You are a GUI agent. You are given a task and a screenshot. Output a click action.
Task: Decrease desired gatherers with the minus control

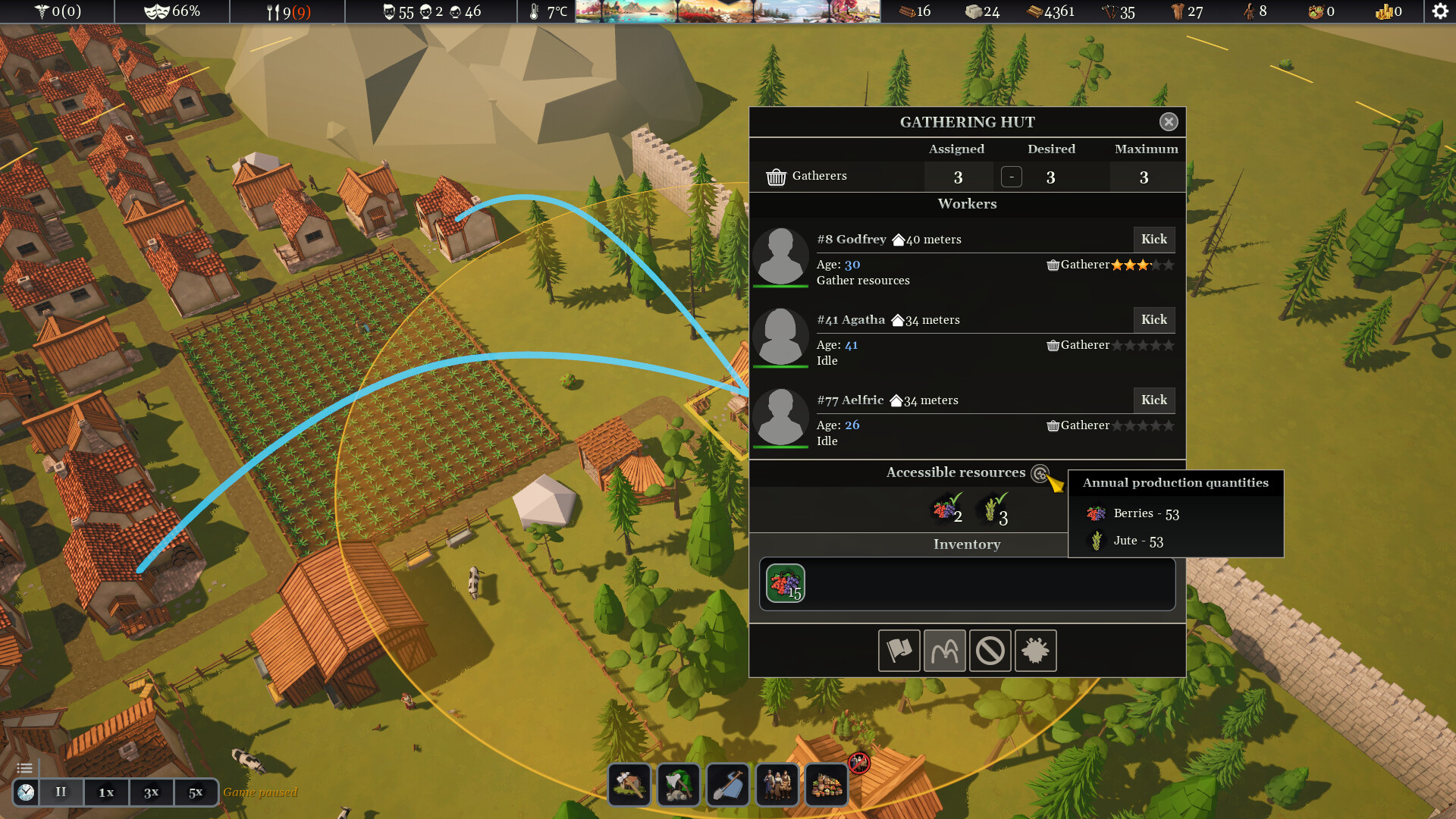[1011, 177]
